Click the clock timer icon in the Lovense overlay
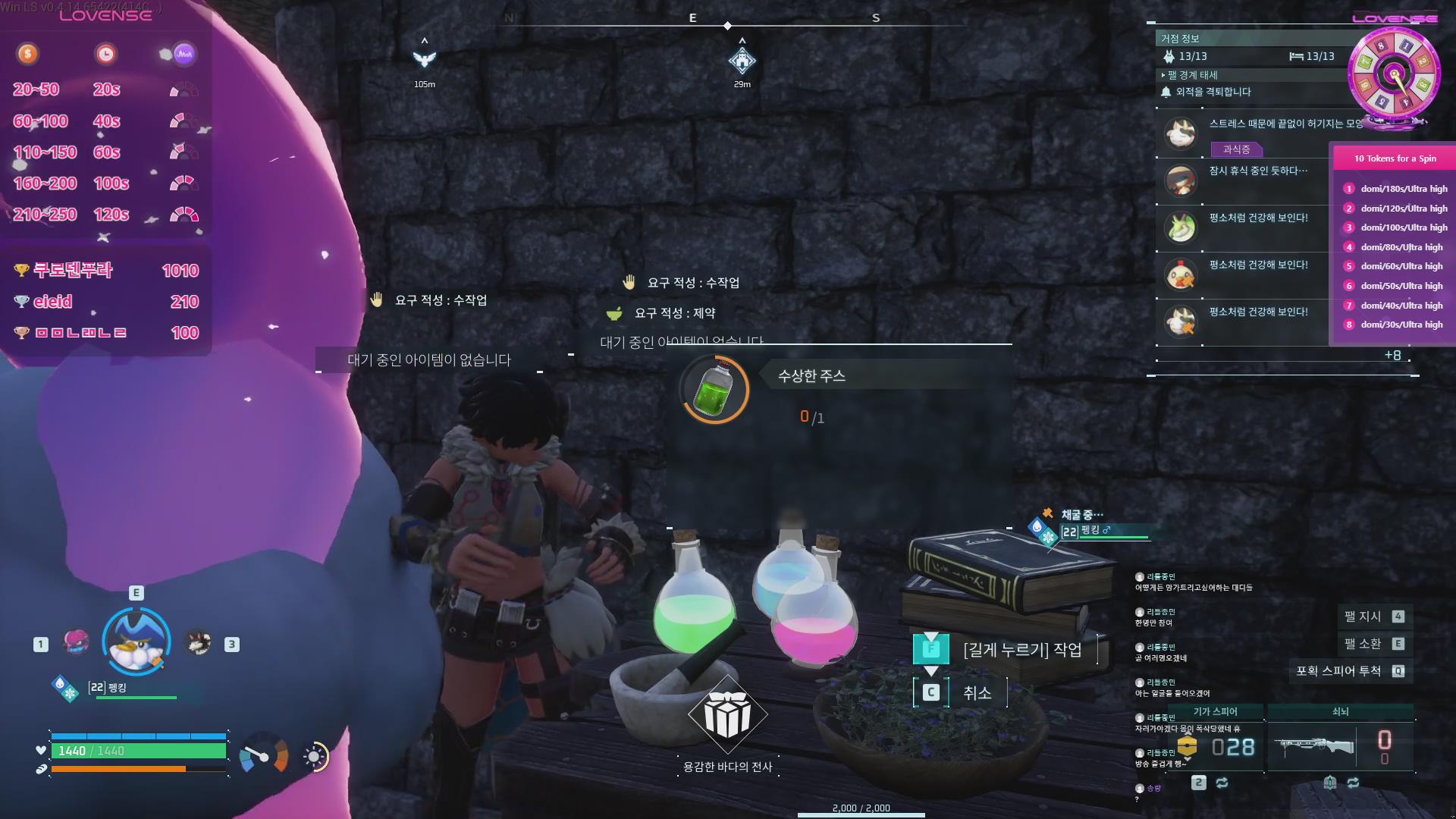This screenshot has height=819, width=1456. (x=106, y=54)
